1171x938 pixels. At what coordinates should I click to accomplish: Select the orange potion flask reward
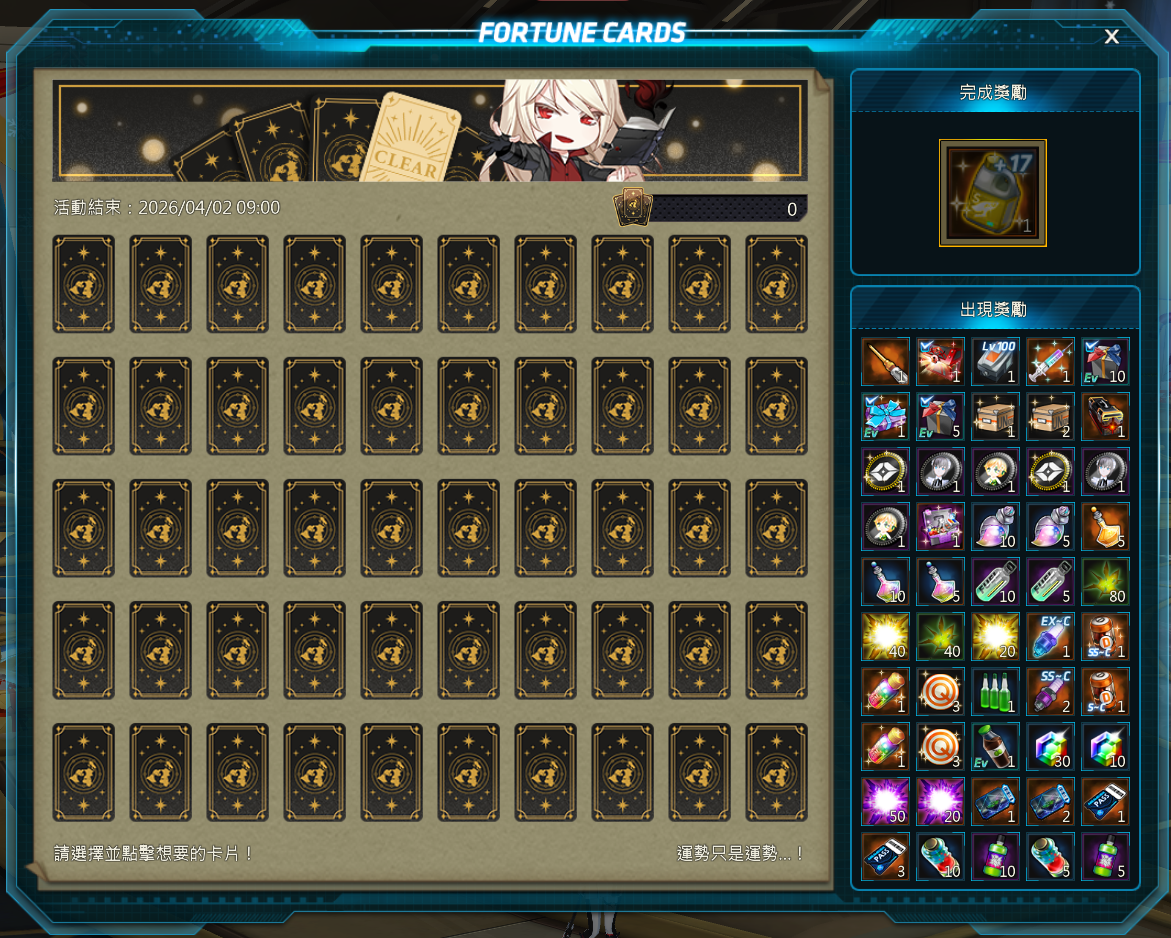tap(1105, 526)
